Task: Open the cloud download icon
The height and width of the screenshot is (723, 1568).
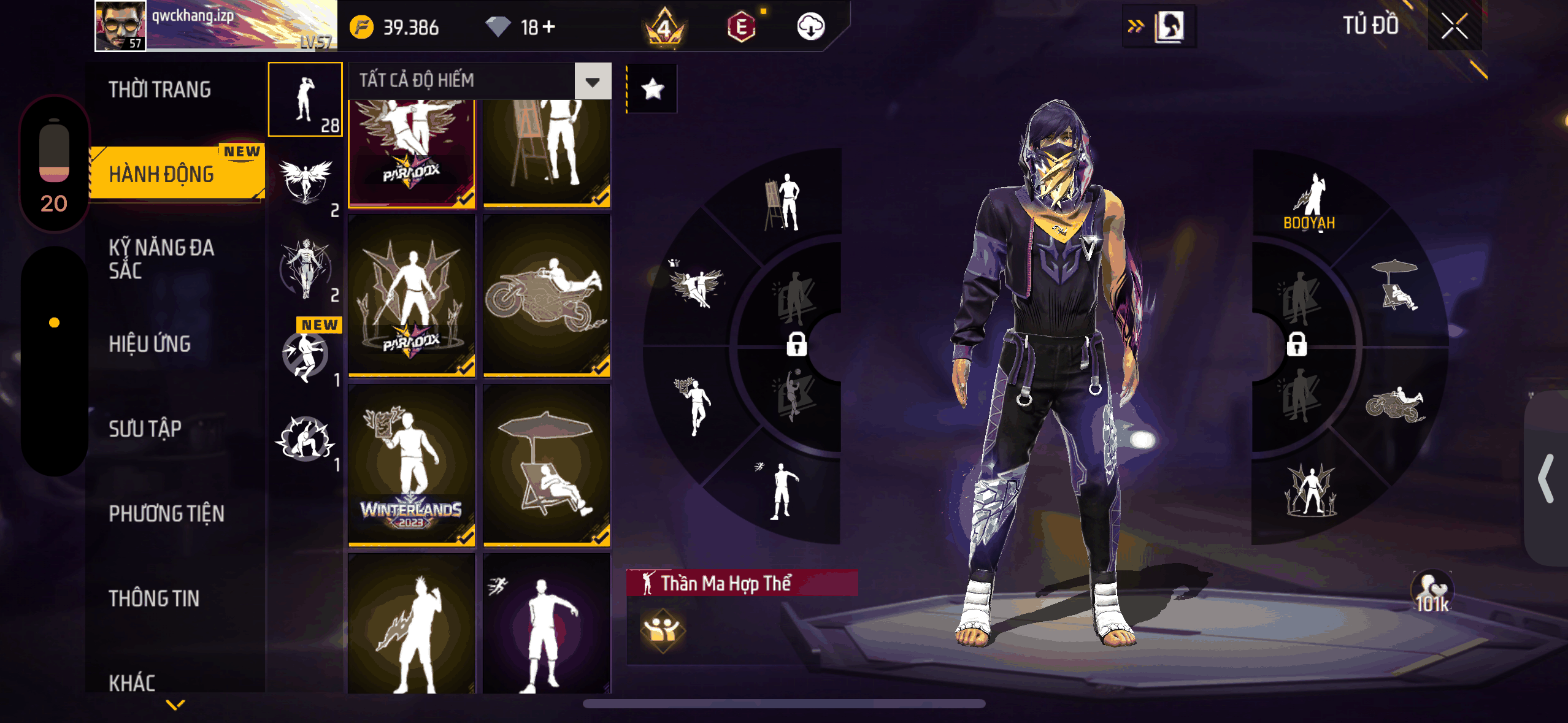Action: [810, 27]
